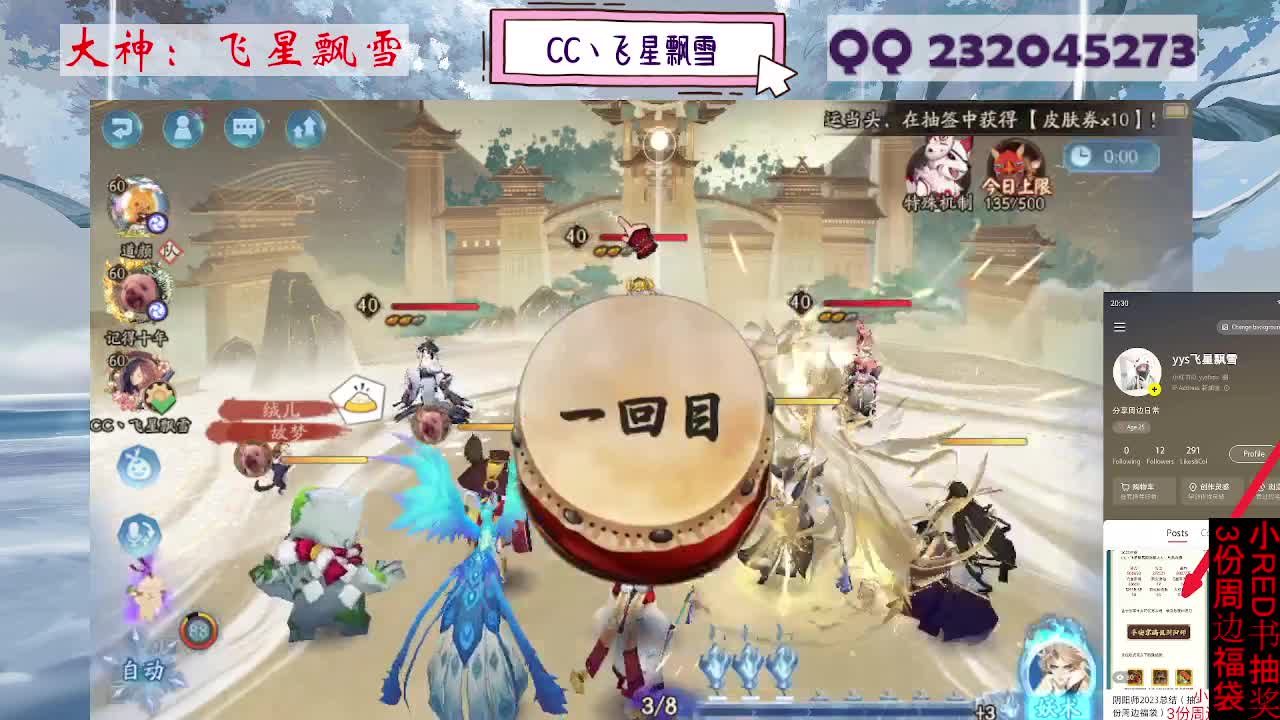1280x720 pixels.
Task: Open the hamburger menu on the profile page
Action: coord(1119,326)
